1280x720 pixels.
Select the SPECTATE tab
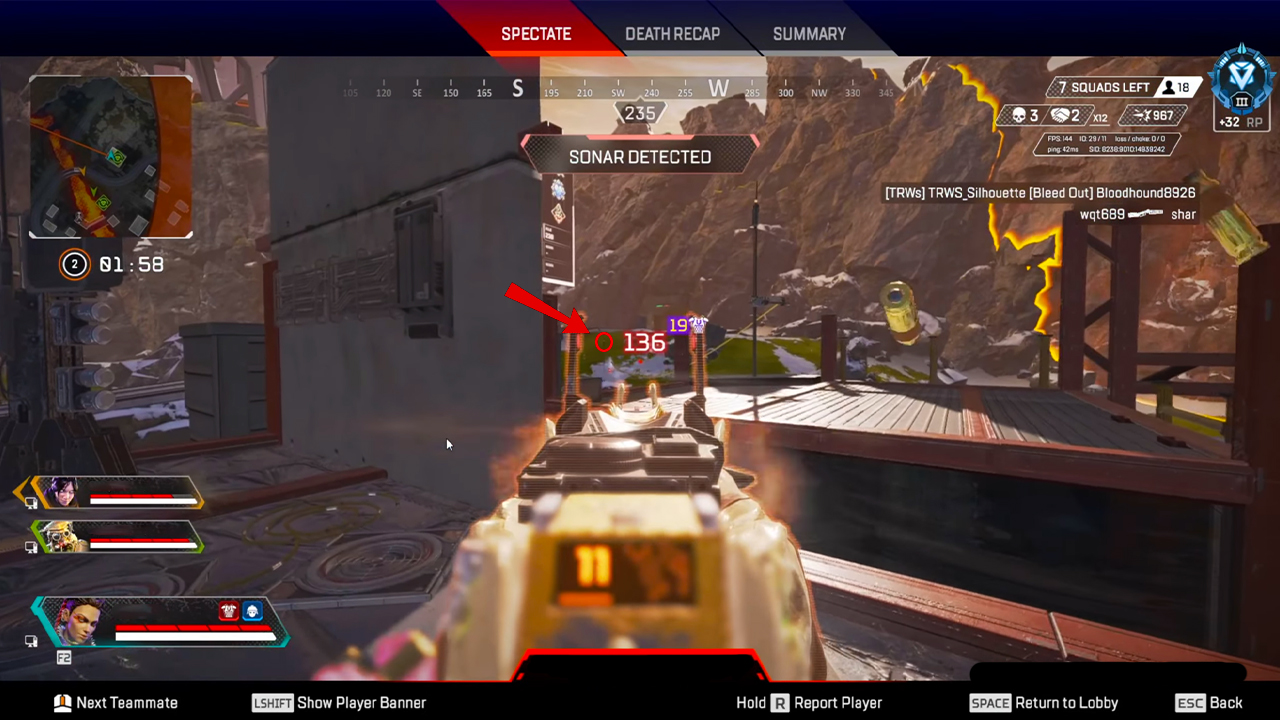(536, 33)
